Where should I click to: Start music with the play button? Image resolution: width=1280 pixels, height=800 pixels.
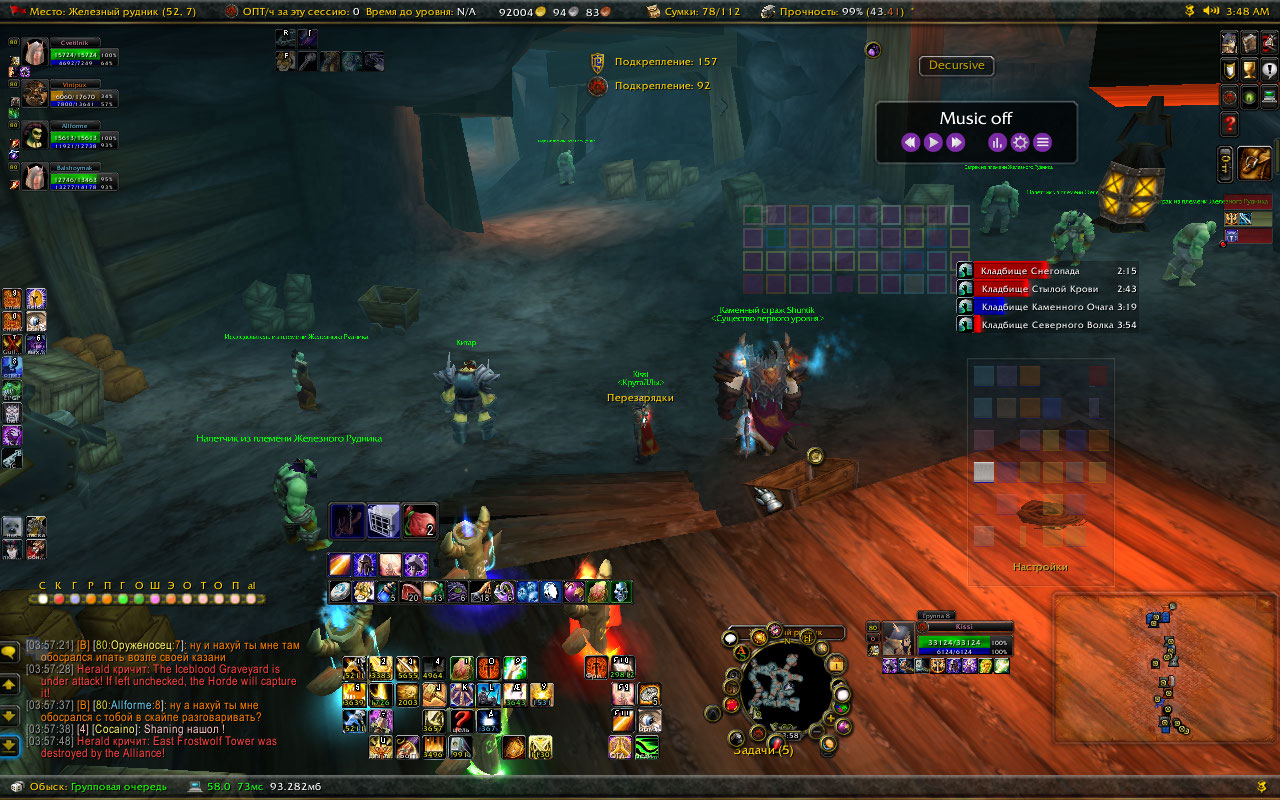tap(932, 143)
